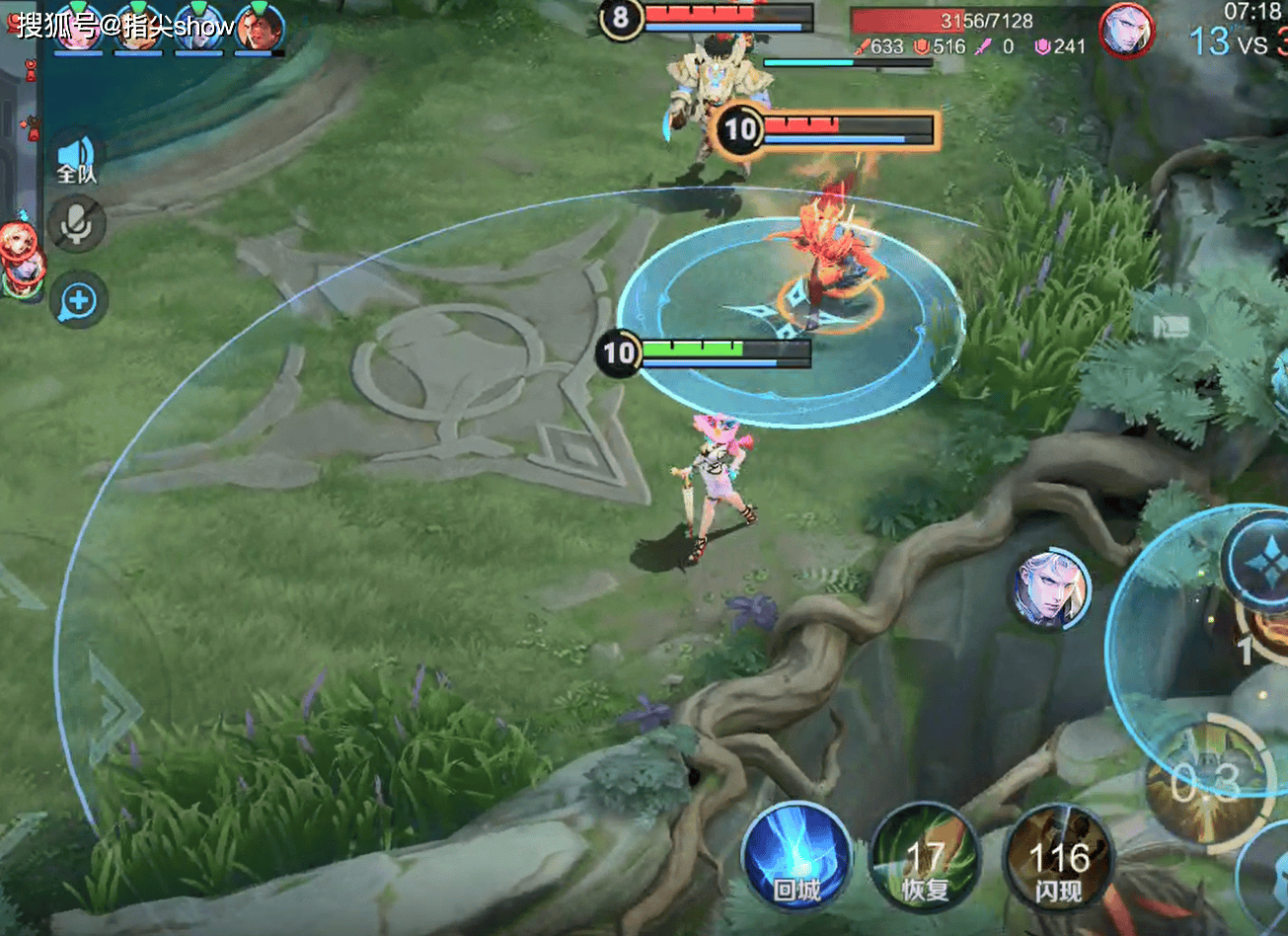Select the red-ringed enemy portrait beside the timer
The image size is (1288, 936).
tap(1126, 31)
